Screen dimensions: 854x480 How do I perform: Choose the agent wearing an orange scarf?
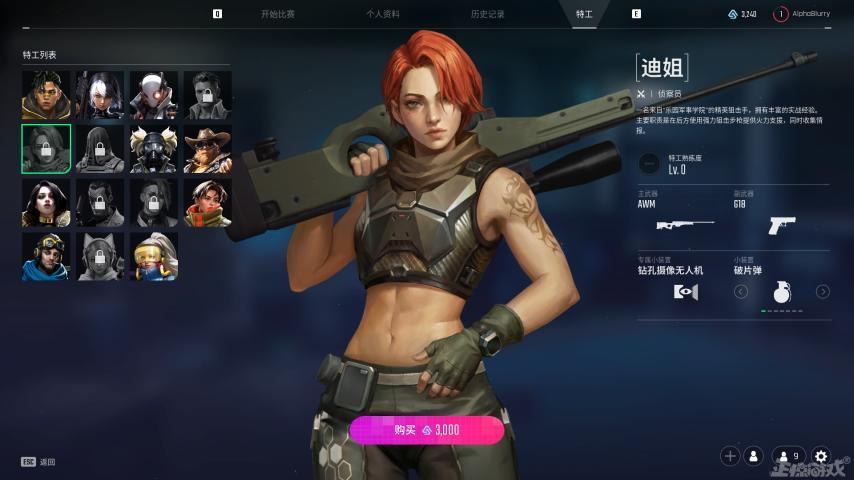point(208,203)
